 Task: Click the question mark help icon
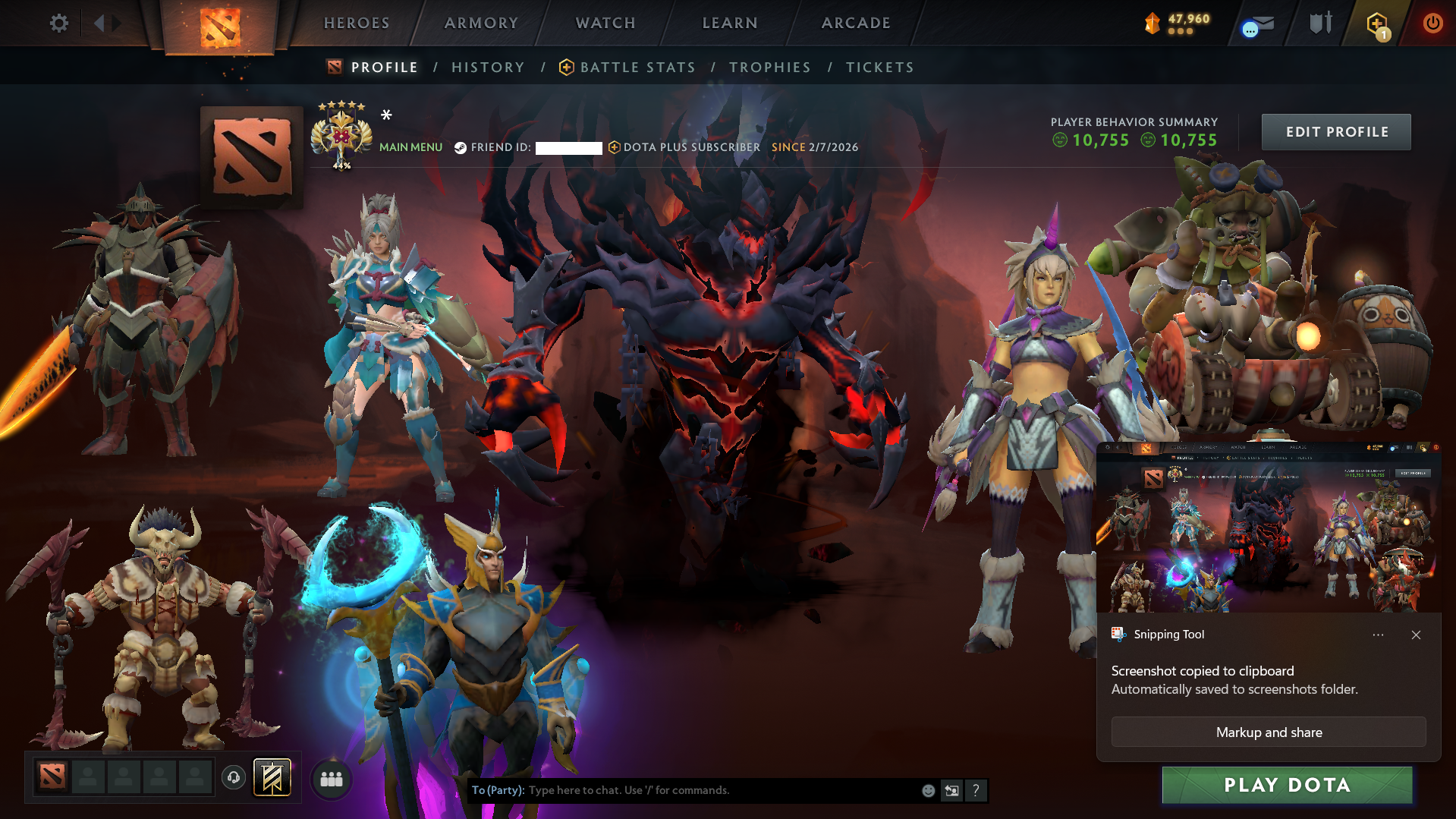tap(976, 790)
